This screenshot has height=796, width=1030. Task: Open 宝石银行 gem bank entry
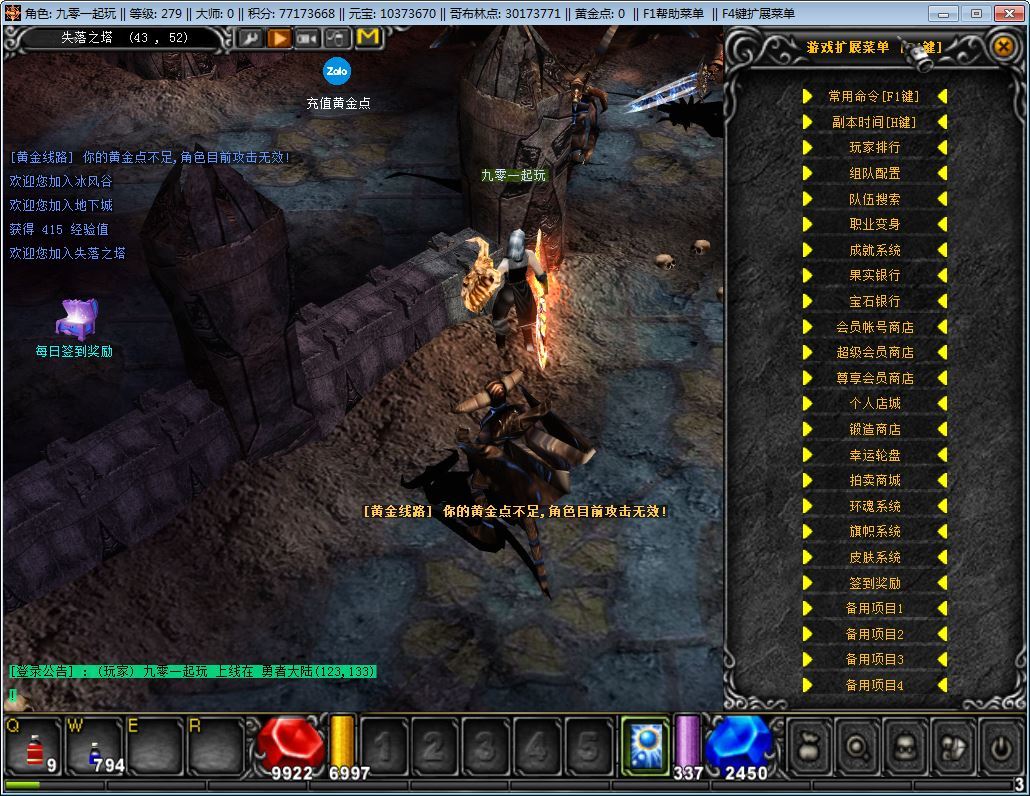874,301
